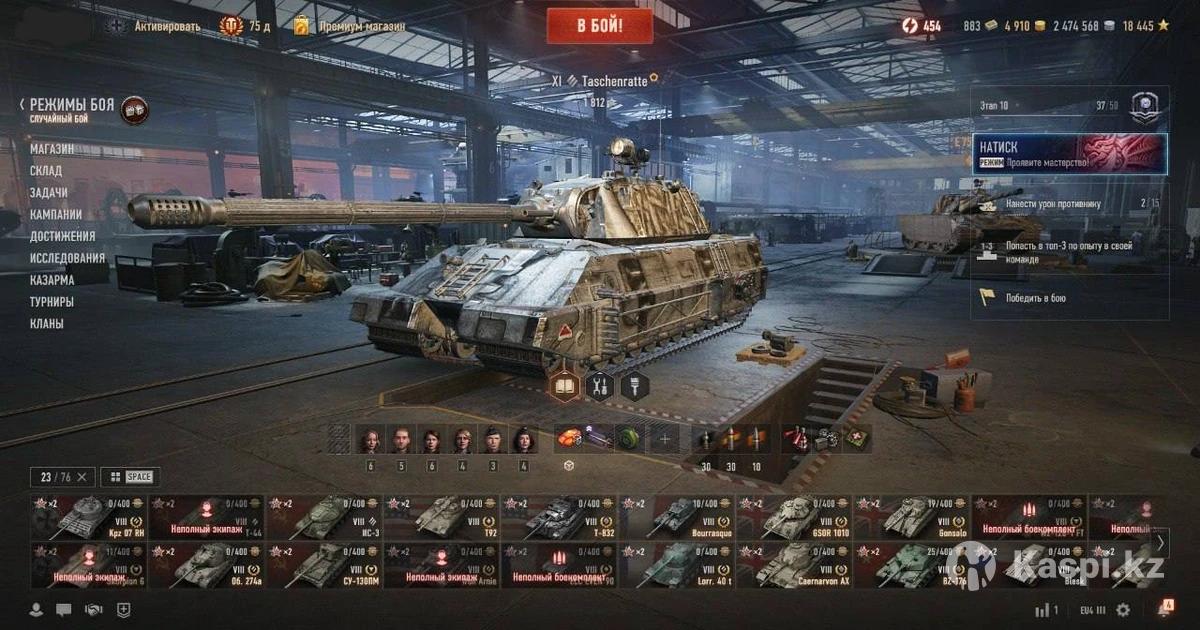Select Кампании from the side menu
This screenshot has width=1200, height=630.
[56, 214]
